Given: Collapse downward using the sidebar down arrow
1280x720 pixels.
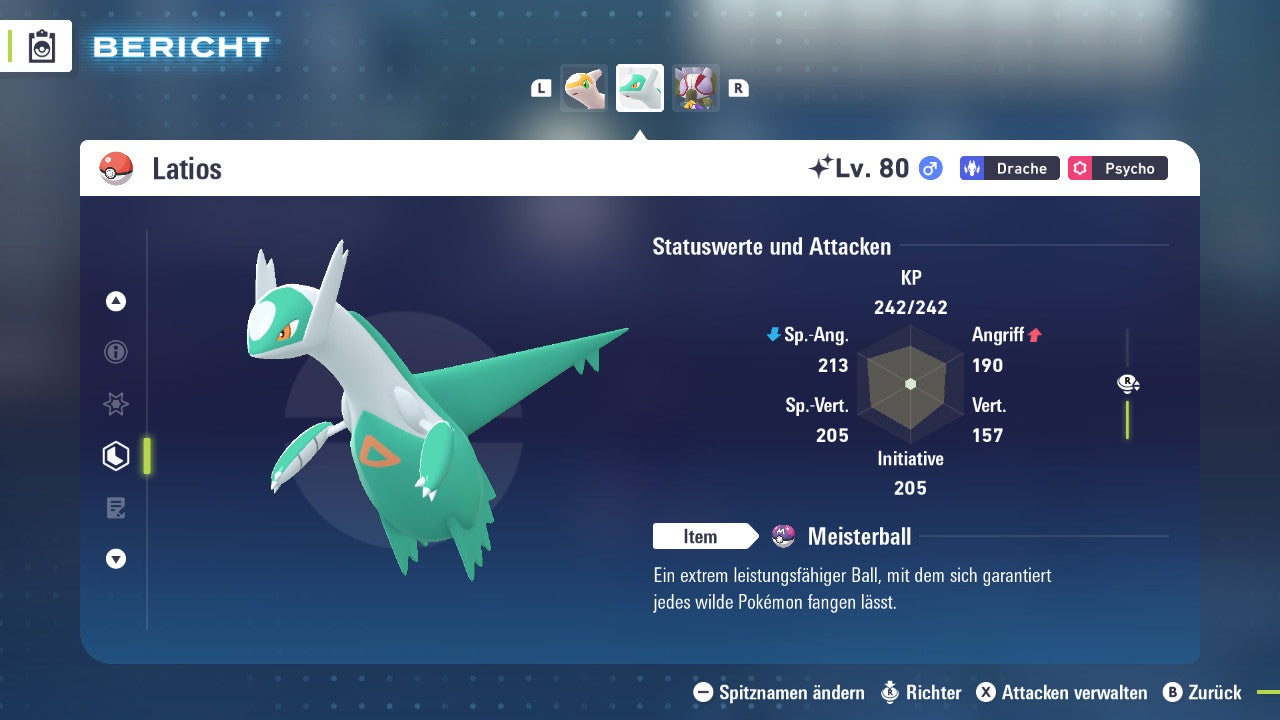Looking at the screenshot, I should [115, 559].
